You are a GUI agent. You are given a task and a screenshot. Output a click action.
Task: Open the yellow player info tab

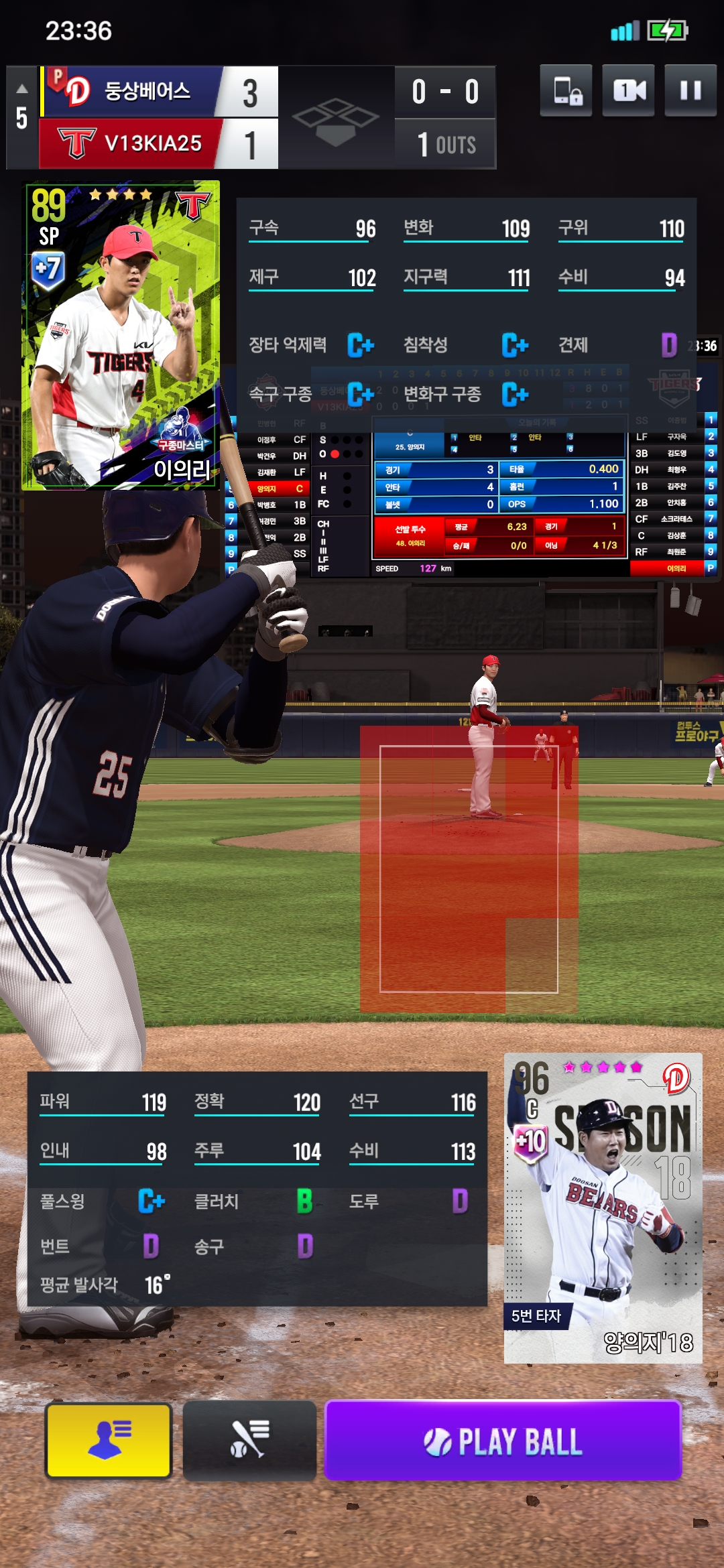(109, 1441)
